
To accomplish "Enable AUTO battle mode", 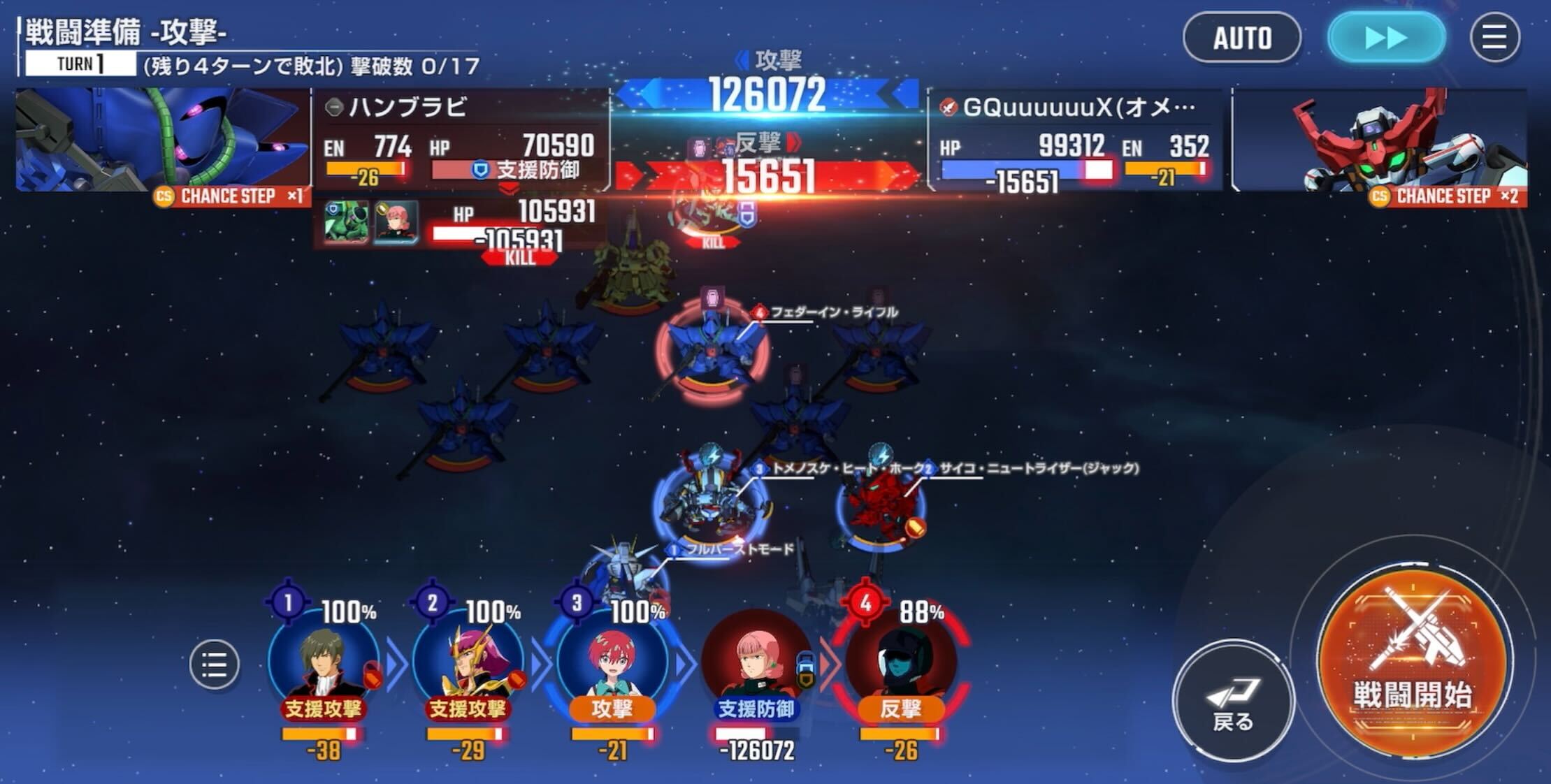I will click(1243, 38).
